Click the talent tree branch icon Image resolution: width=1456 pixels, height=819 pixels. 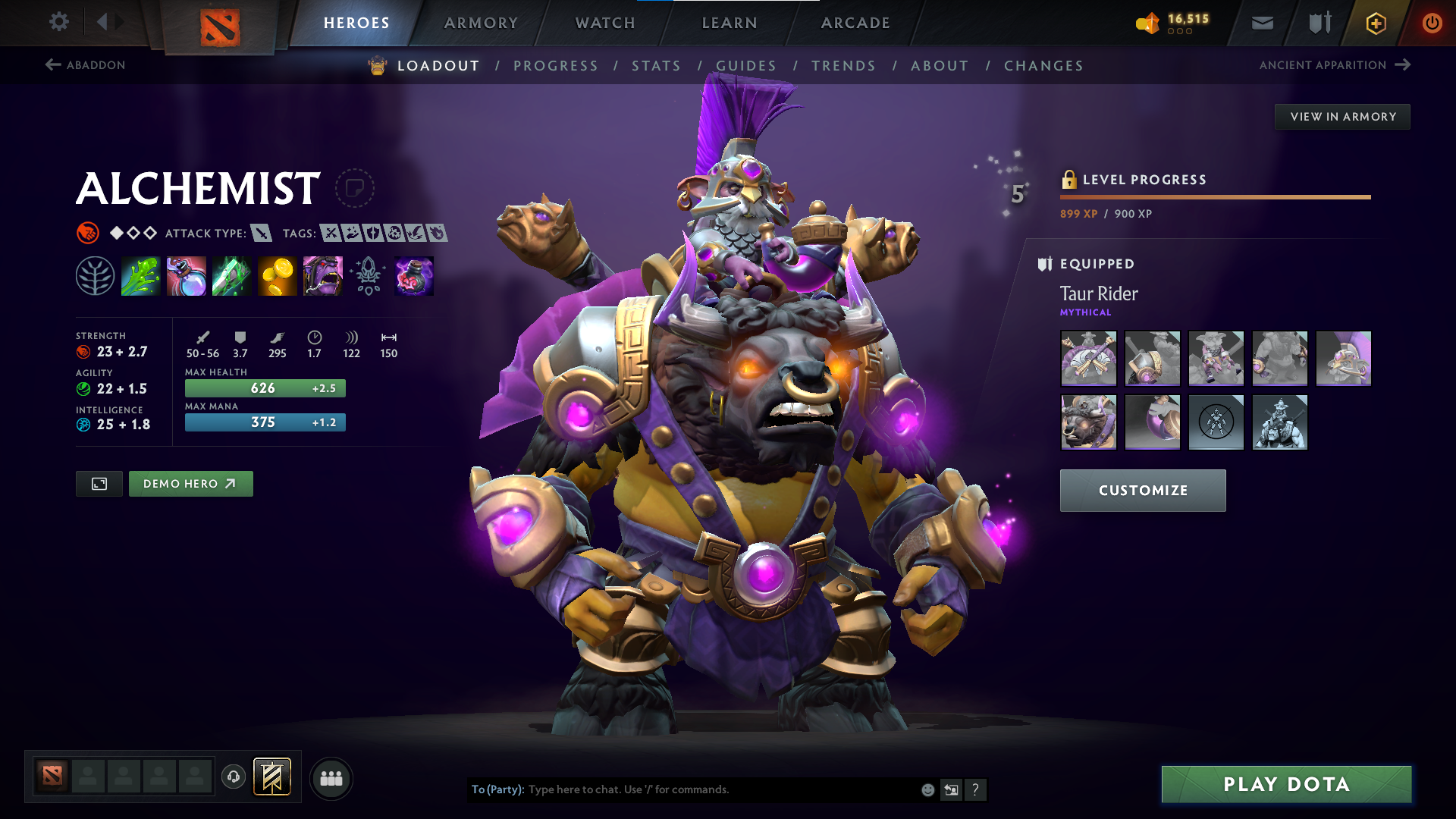pyautogui.click(x=96, y=275)
